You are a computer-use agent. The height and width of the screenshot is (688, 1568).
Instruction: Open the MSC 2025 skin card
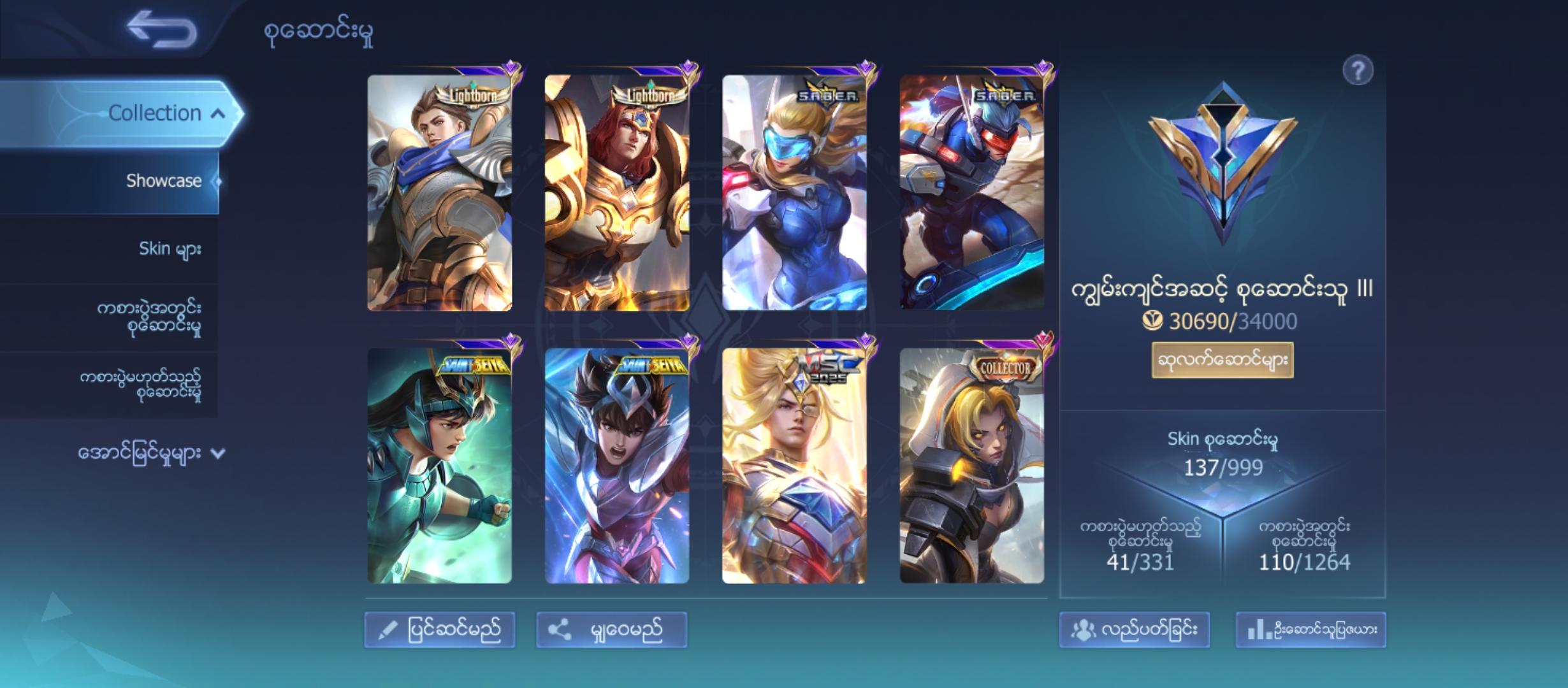tap(794, 466)
